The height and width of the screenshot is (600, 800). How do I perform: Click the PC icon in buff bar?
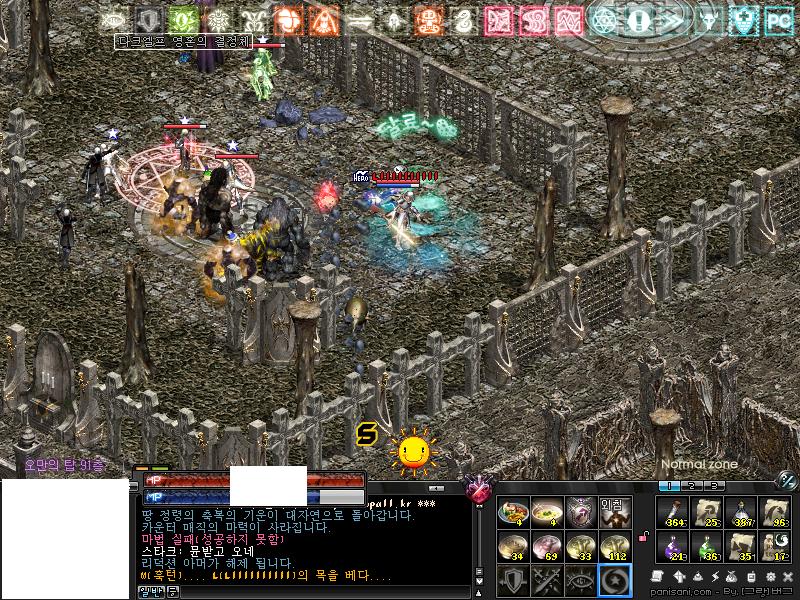tap(777, 20)
